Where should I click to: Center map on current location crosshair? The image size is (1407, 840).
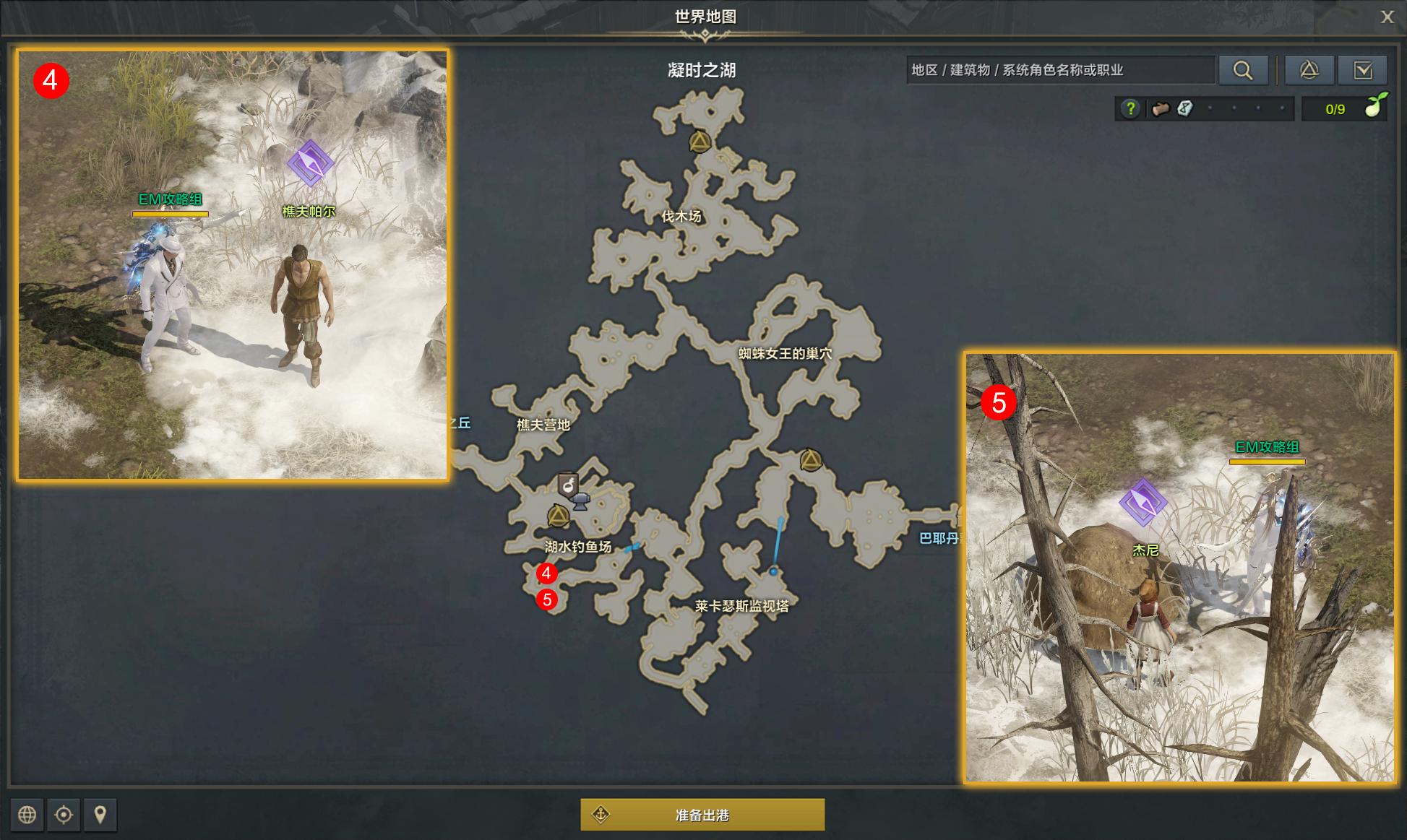[64, 815]
